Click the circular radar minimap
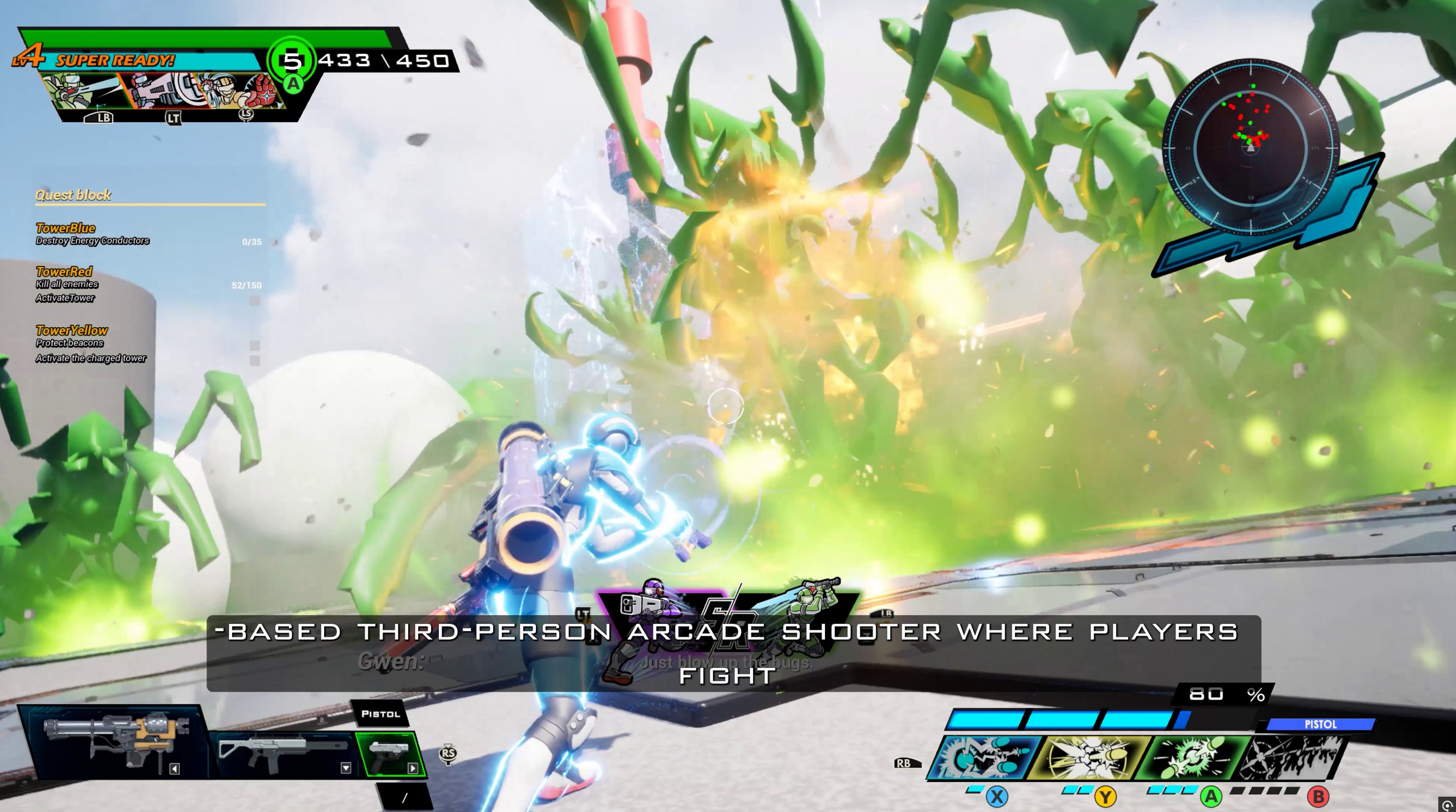Image resolution: width=1456 pixels, height=812 pixels. pyautogui.click(x=1250, y=147)
